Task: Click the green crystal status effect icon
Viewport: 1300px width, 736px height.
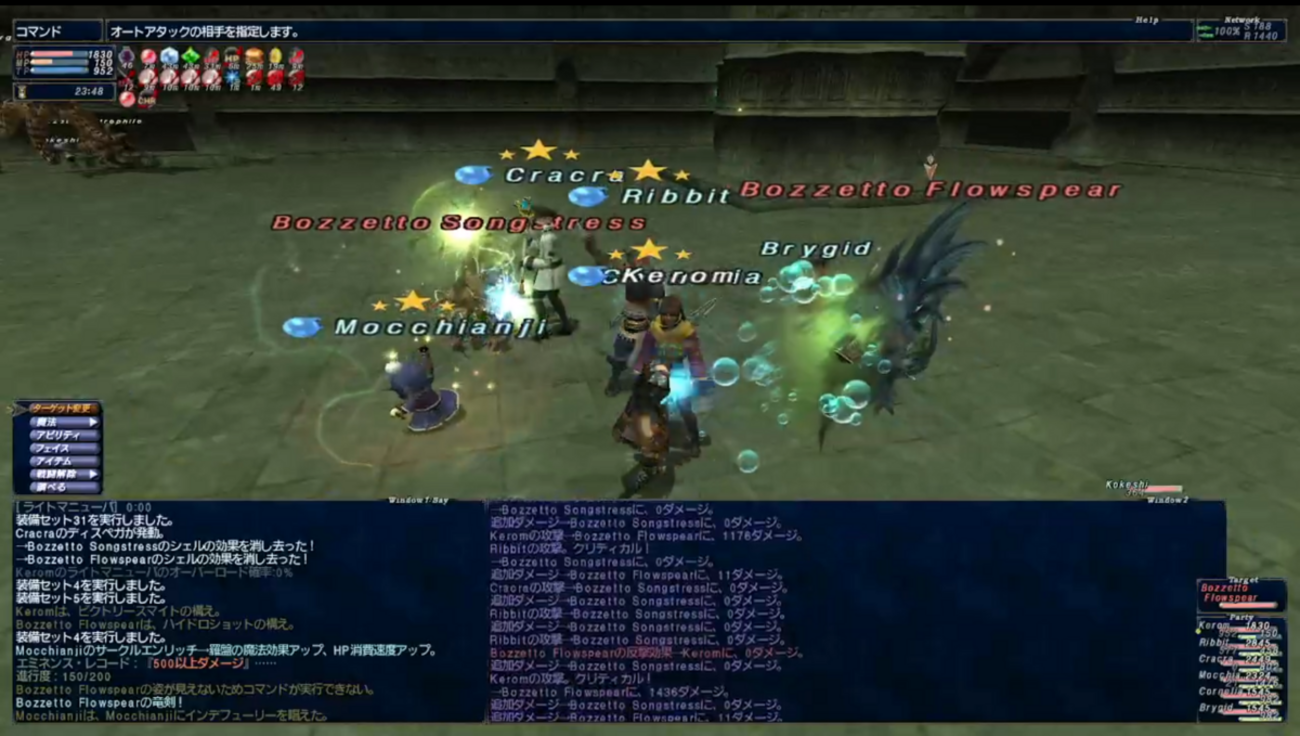Action: coord(190,57)
